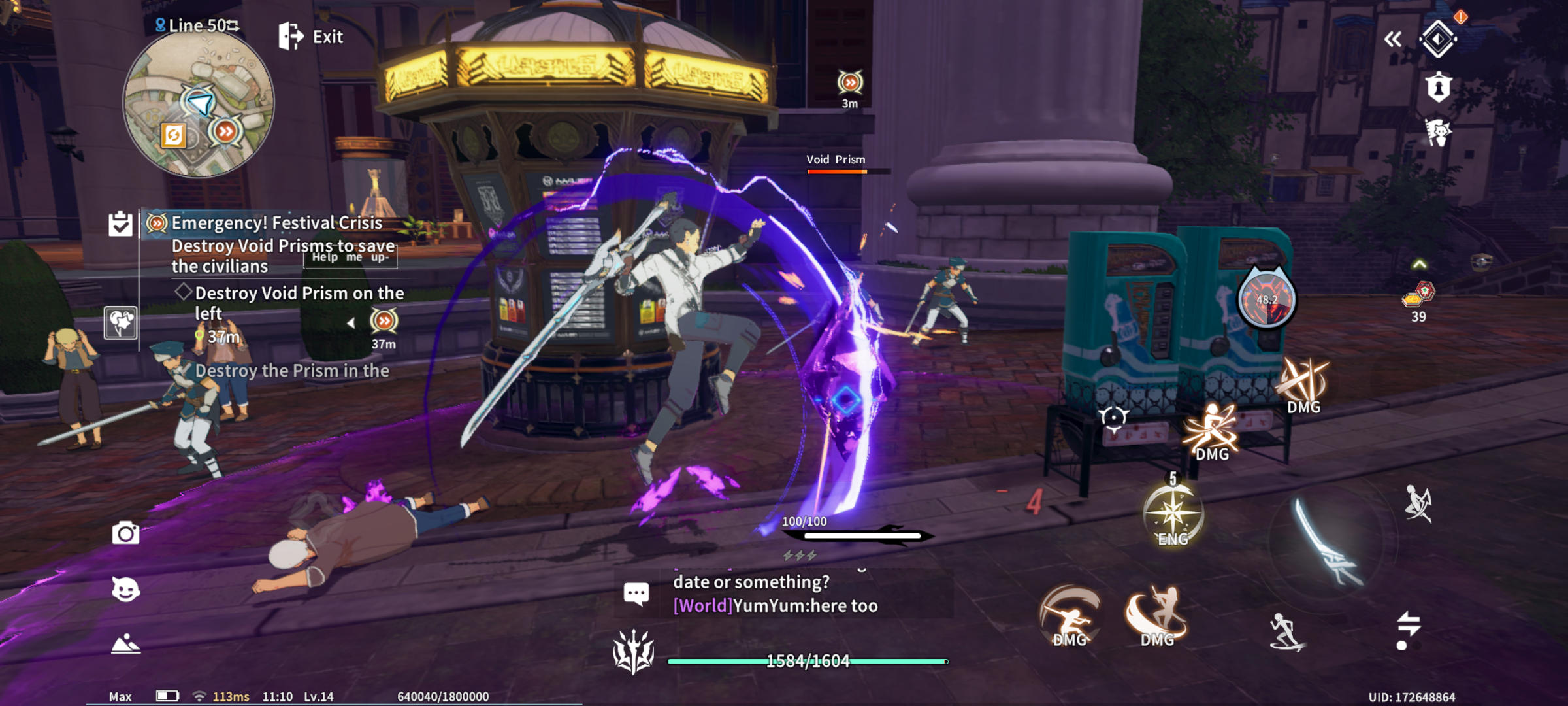The height and width of the screenshot is (706, 1568).
Task: Take a screenshot with the camera icon
Action: (x=125, y=533)
